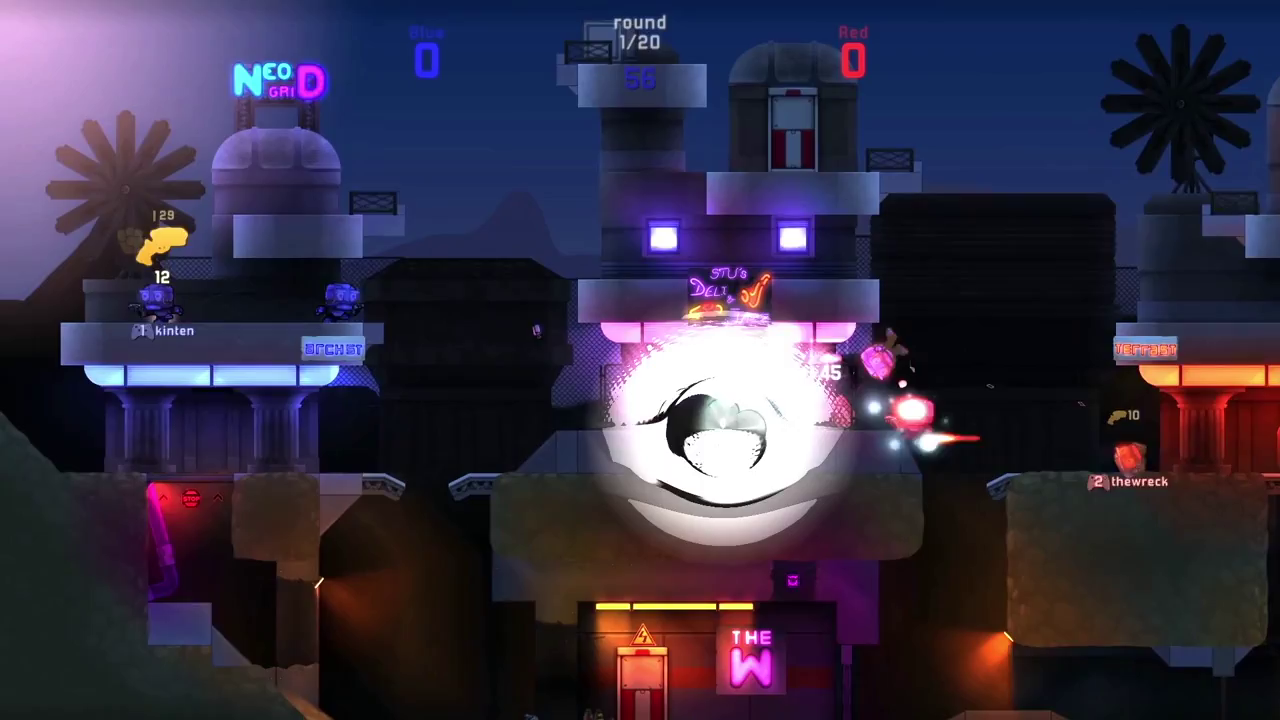The height and width of the screenshot is (720, 1280).
Task: Click the round 1/20 indicator at the top
Action: pyautogui.click(x=640, y=32)
